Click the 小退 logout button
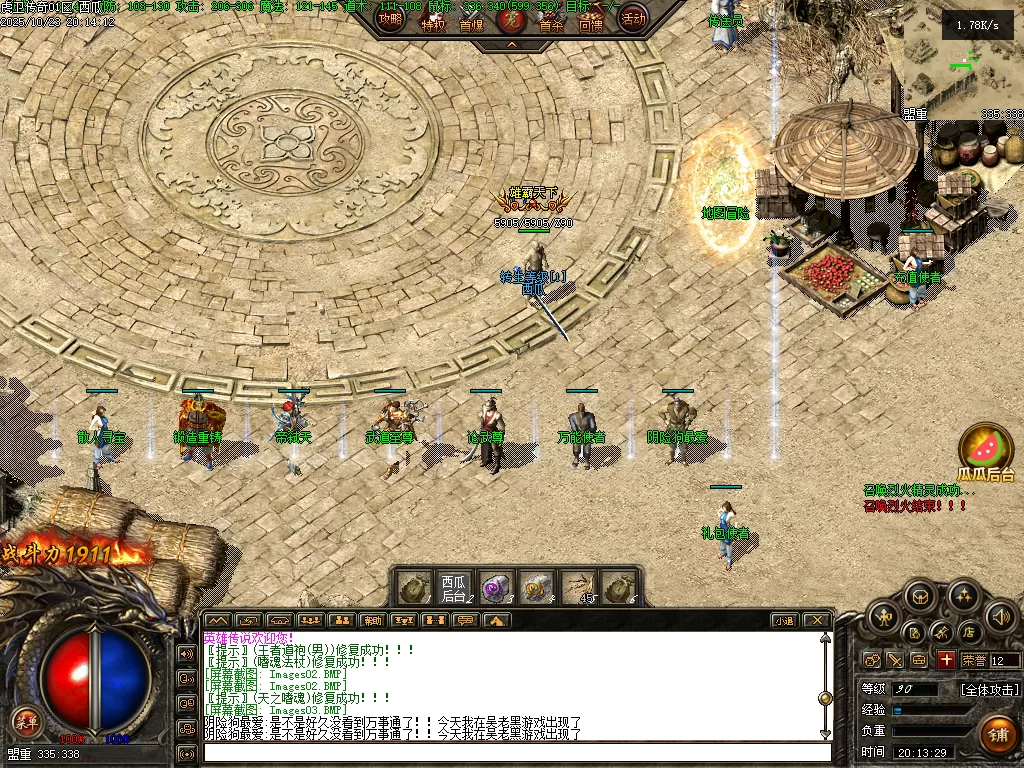Screen dimensions: 1024x768 [784, 620]
